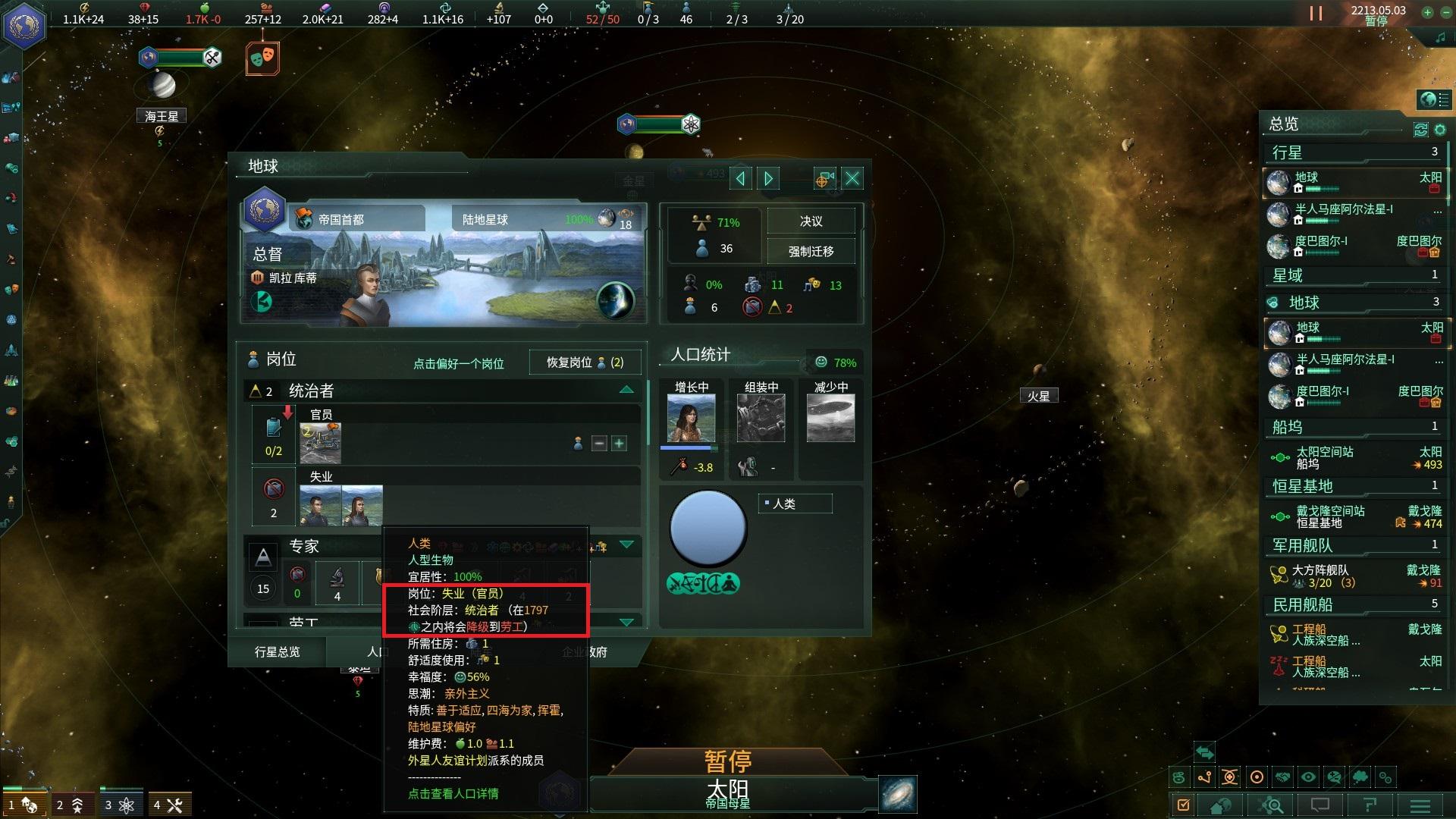Close the 地球 planet window

pos(852,178)
